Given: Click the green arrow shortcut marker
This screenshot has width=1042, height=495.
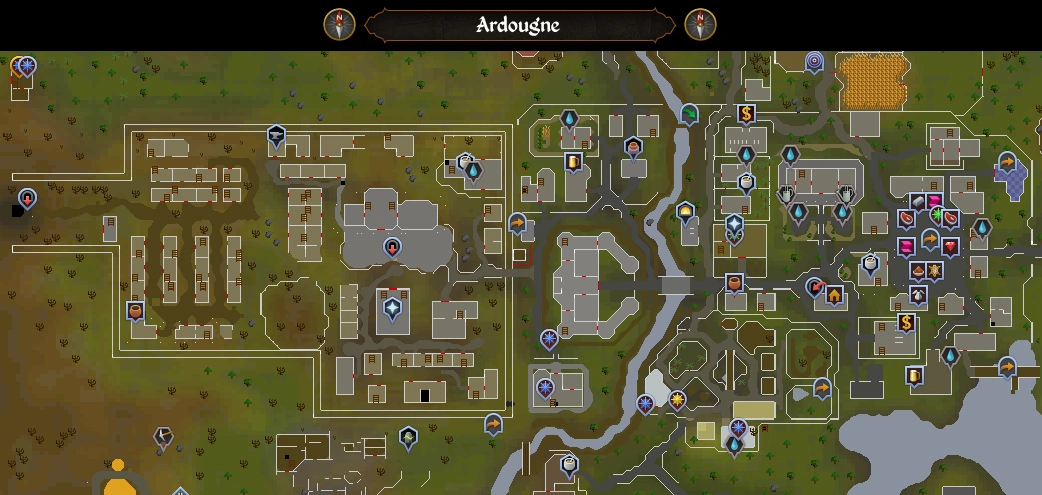Looking at the screenshot, I should pyautogui.click(x=689, y=115).
